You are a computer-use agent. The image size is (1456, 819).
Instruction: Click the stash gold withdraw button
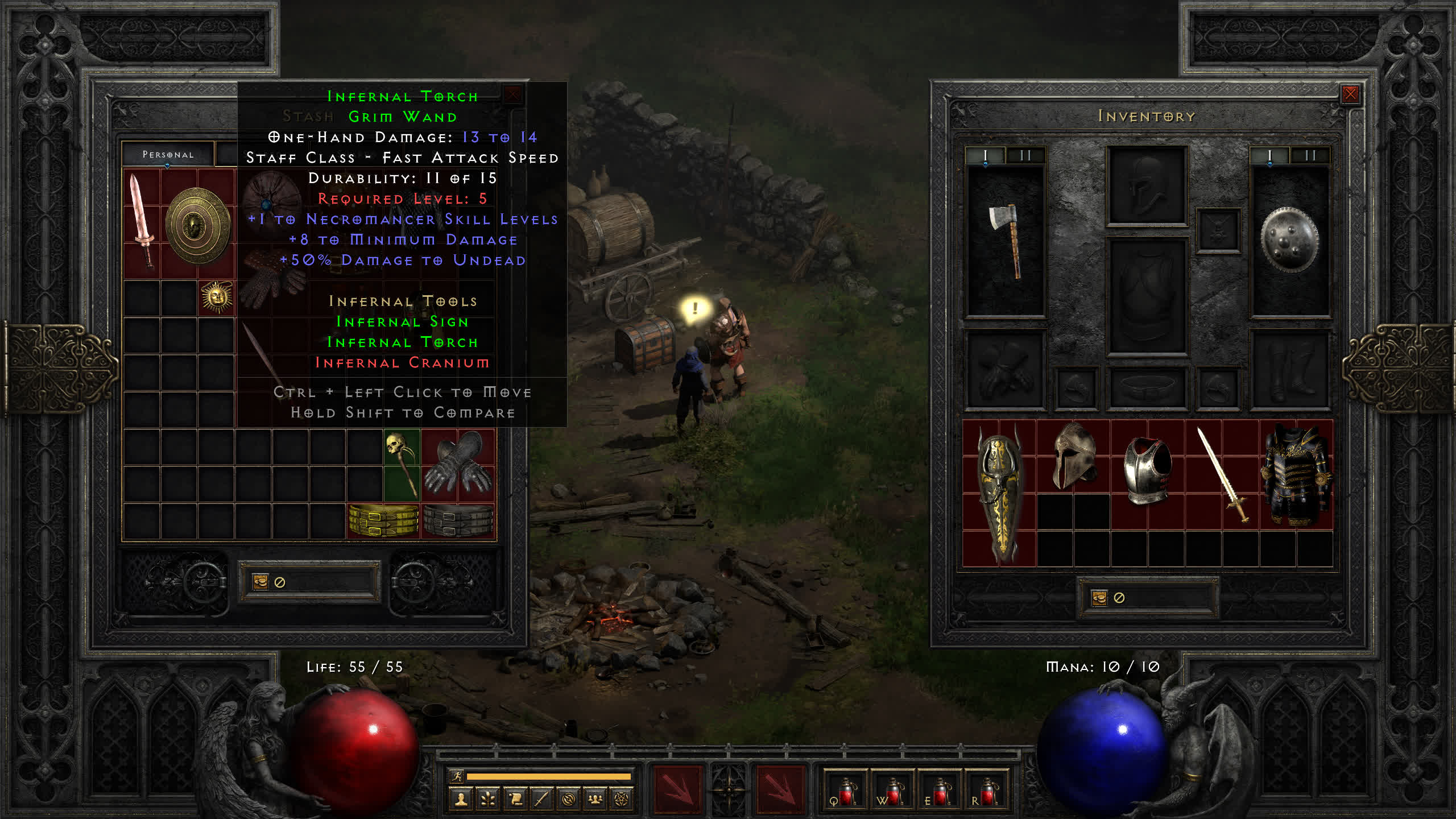(260, 582)
